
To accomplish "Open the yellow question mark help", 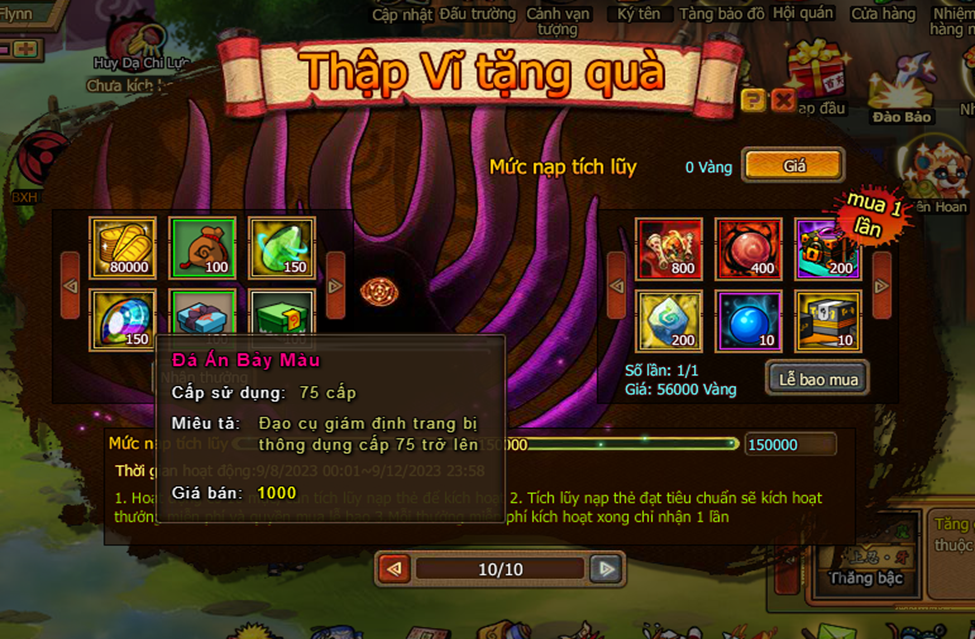I will click(753, 100).
